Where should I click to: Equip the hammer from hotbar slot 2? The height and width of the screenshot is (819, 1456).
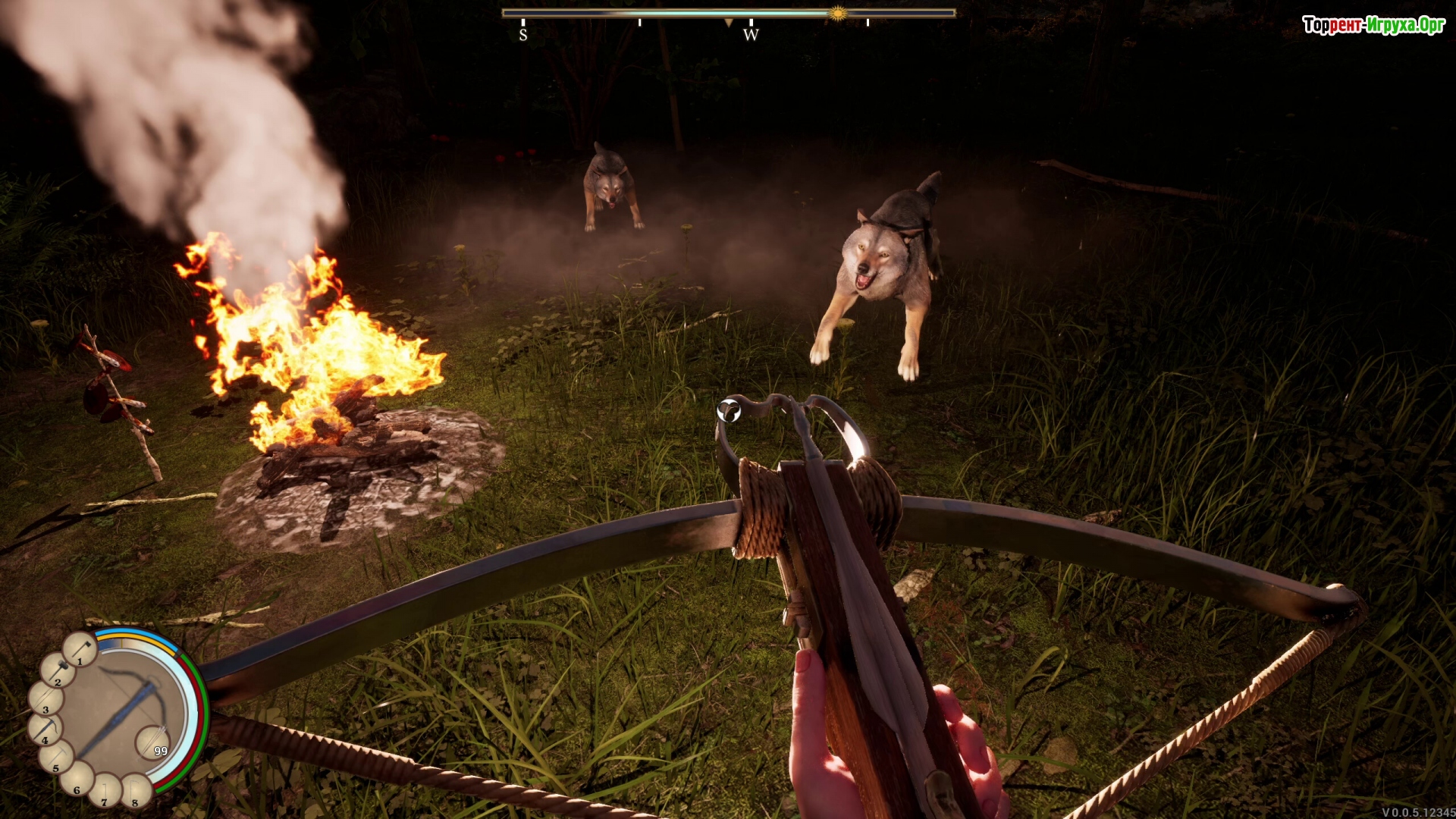coord(56,670)
